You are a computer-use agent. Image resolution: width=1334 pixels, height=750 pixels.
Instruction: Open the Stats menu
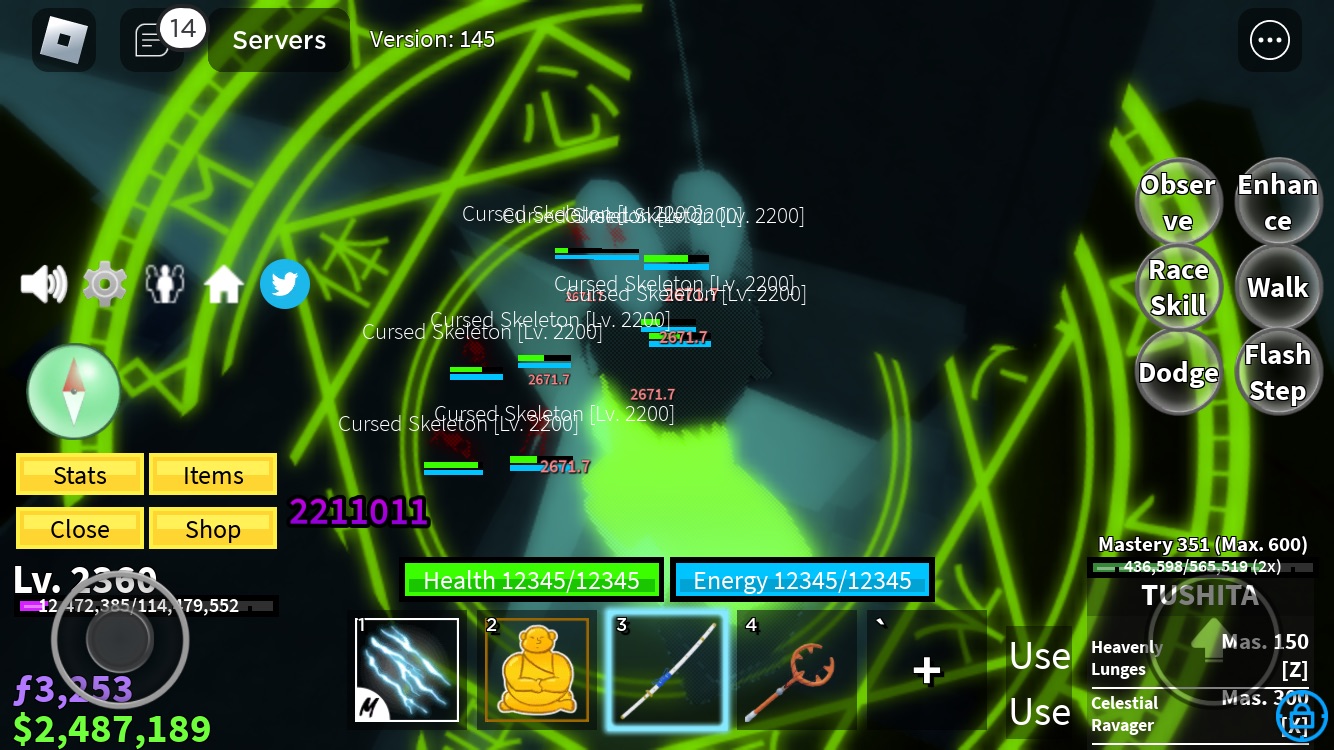click(79, 474)
